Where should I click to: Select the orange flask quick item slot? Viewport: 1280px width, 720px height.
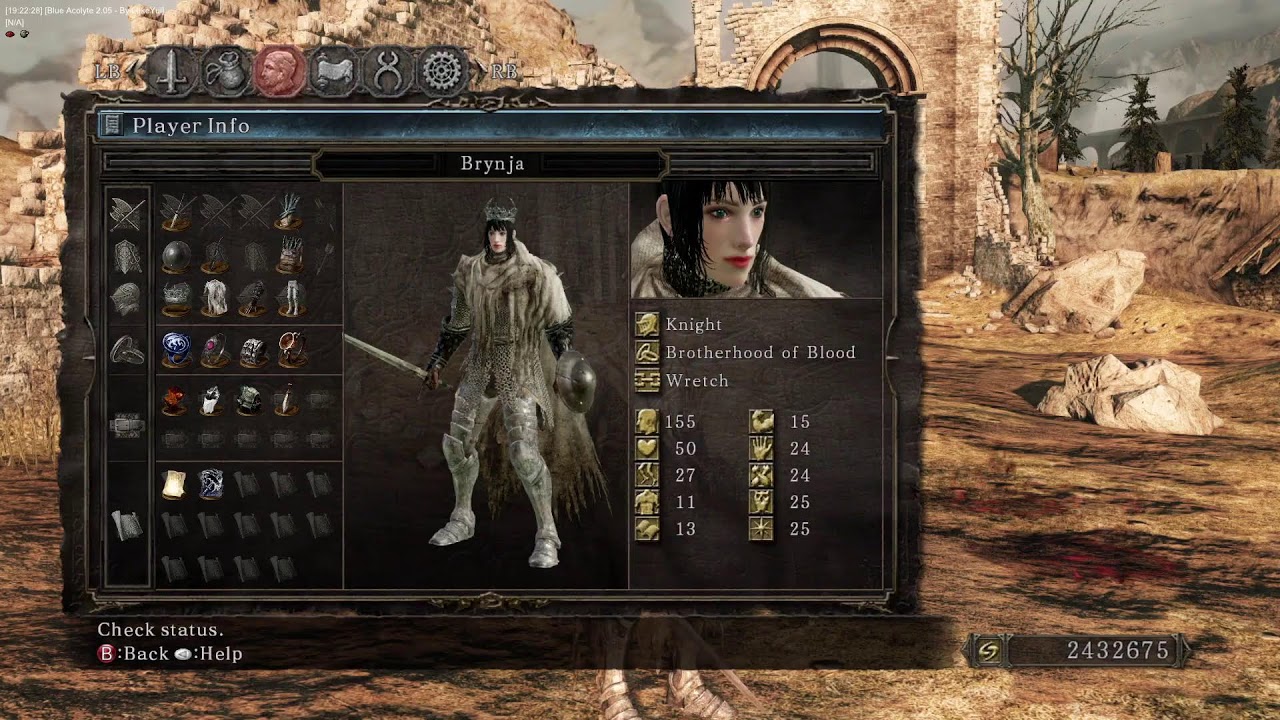(176, 400)
